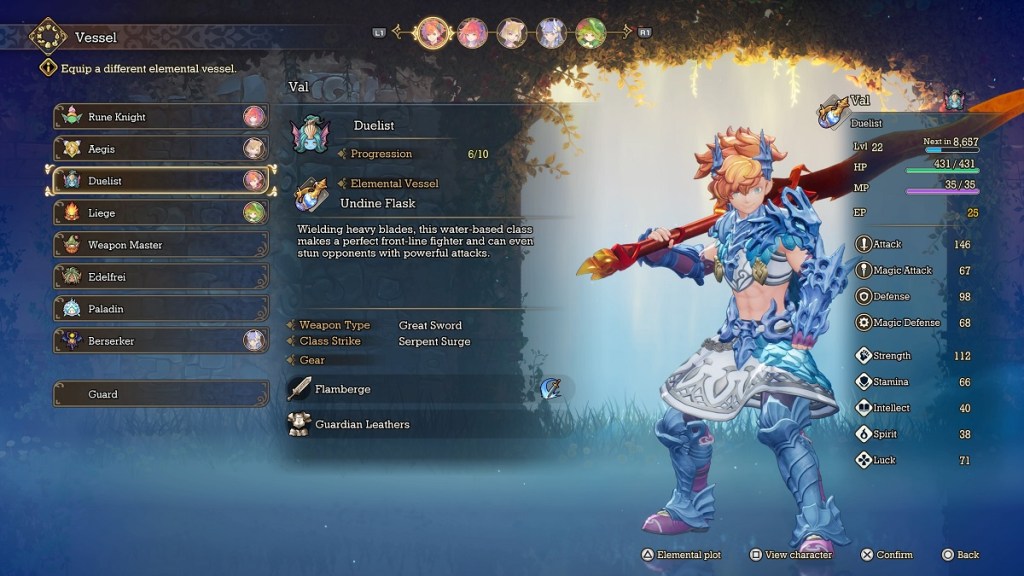1024x576 pixels.
Task: Pick the Liege class
Action: click(x=160, y=213)
